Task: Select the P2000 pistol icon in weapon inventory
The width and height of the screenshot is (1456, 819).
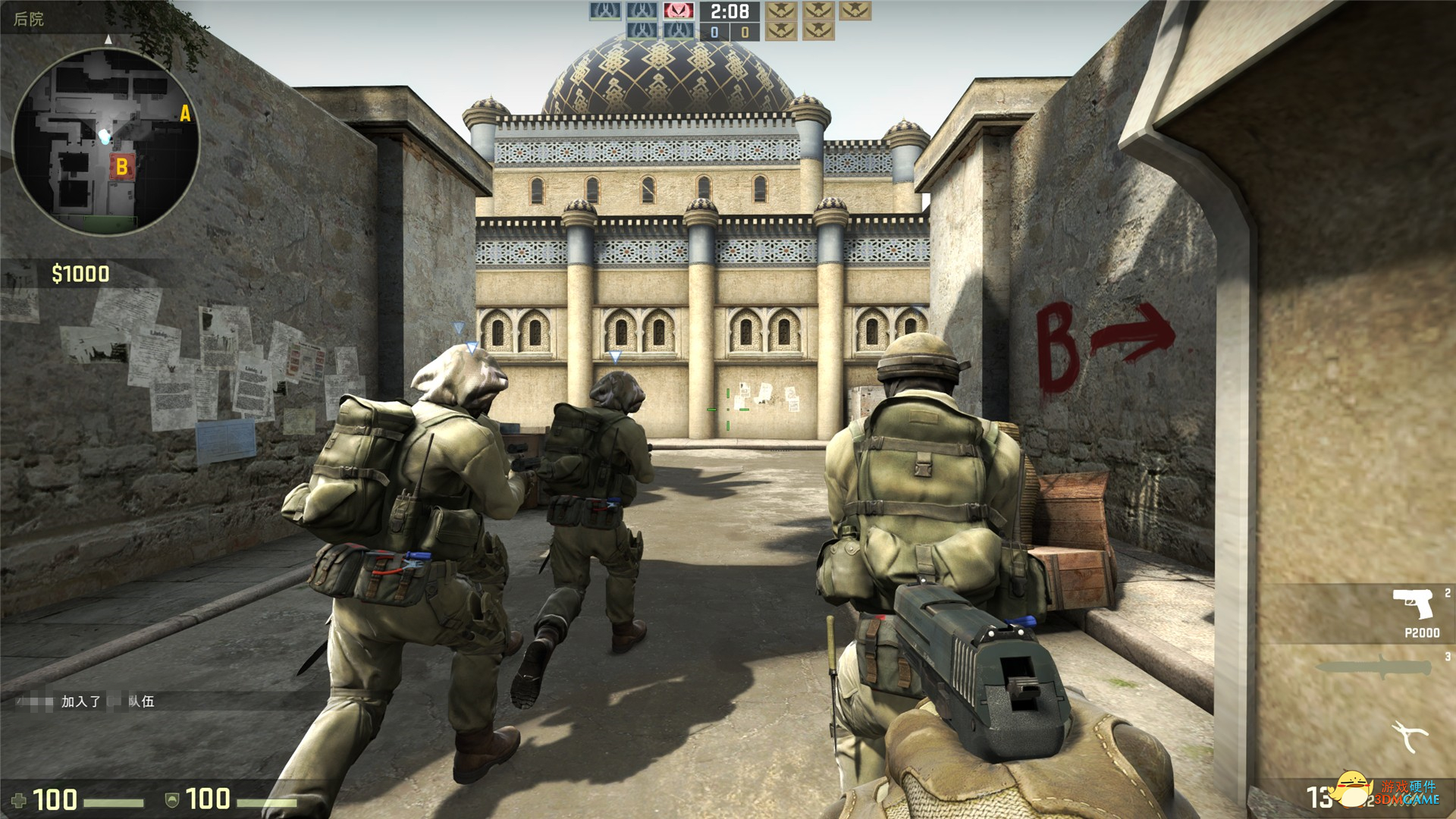Action: coord(1413,604)
